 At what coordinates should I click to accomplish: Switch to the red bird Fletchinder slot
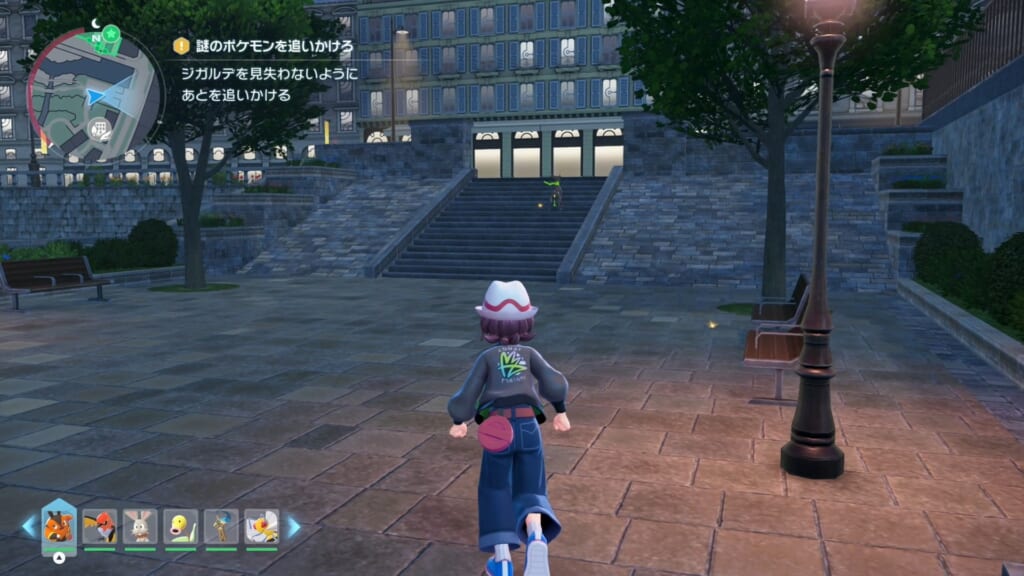(100, 526)
